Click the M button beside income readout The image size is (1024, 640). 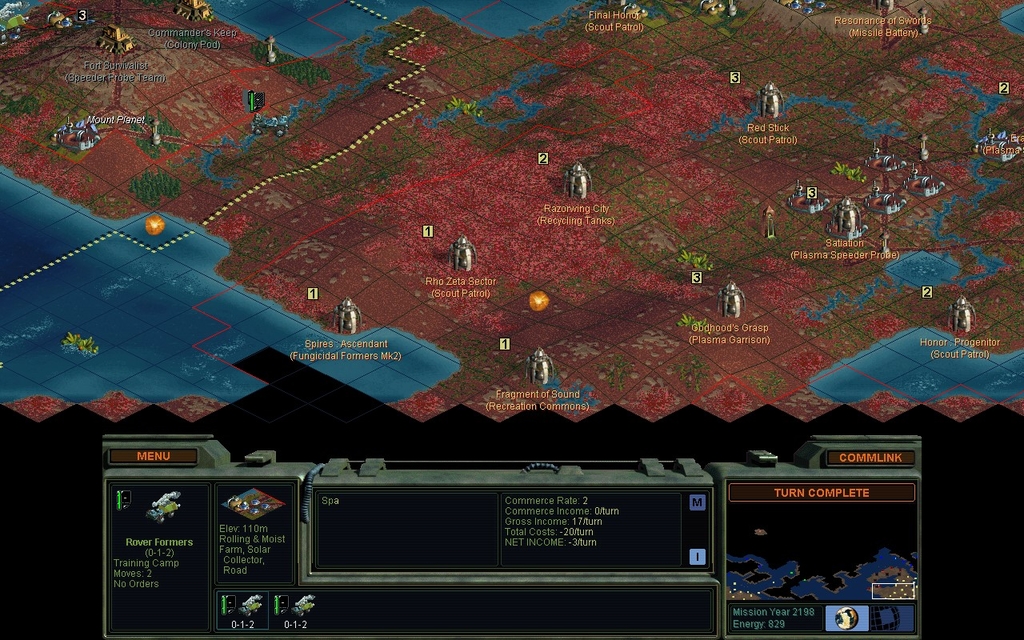coord(697,503)
